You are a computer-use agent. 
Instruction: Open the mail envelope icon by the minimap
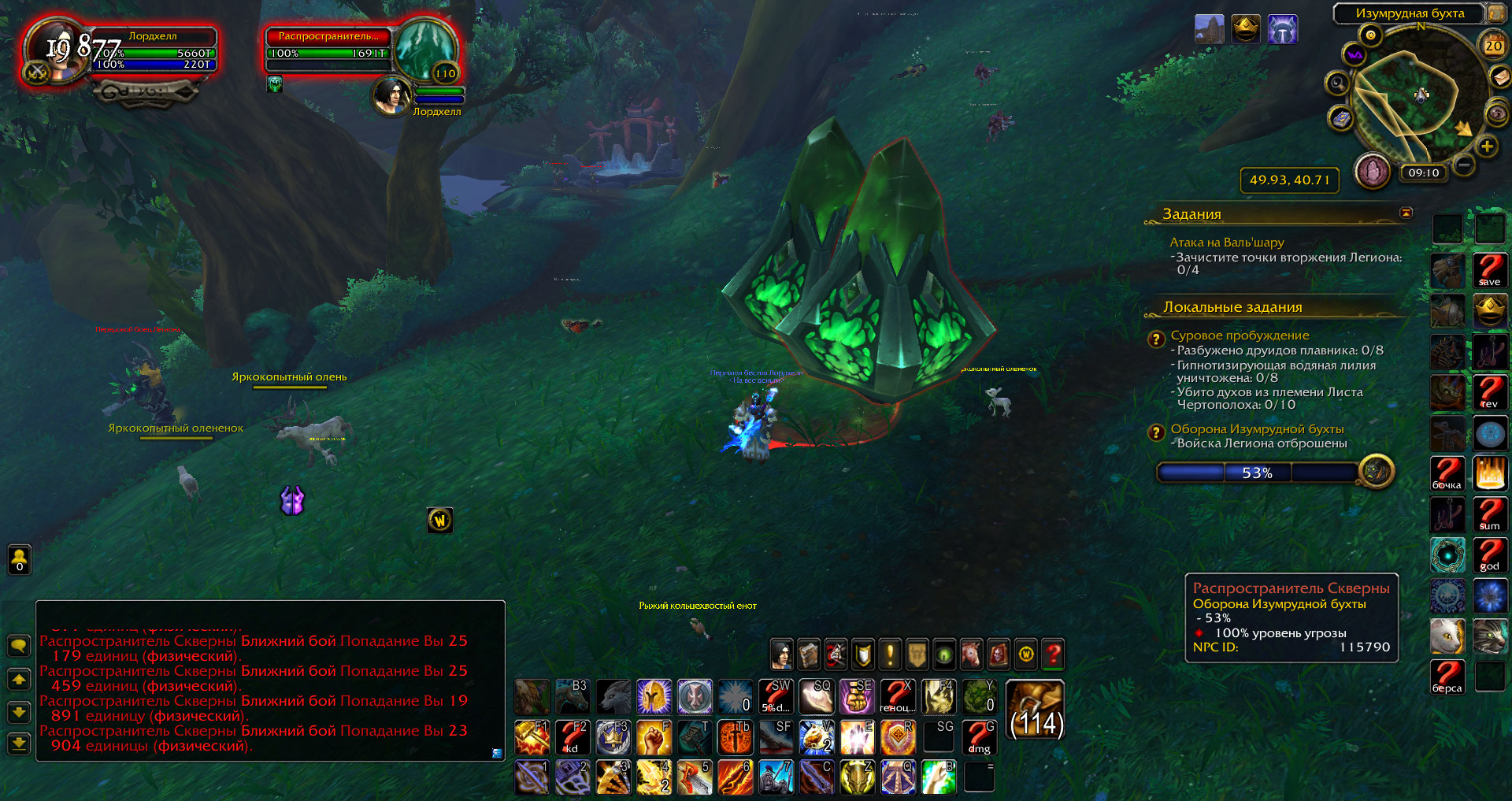click(x=1499, y=77)
